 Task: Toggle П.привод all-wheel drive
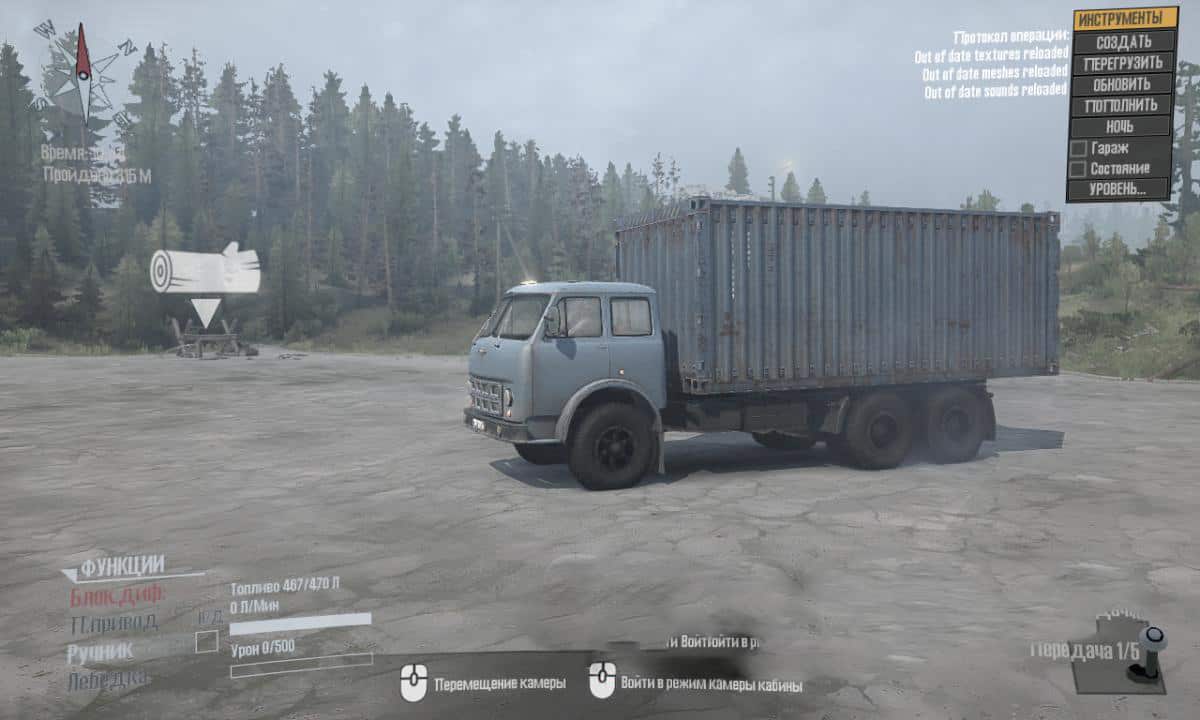(x=113, y=624)
